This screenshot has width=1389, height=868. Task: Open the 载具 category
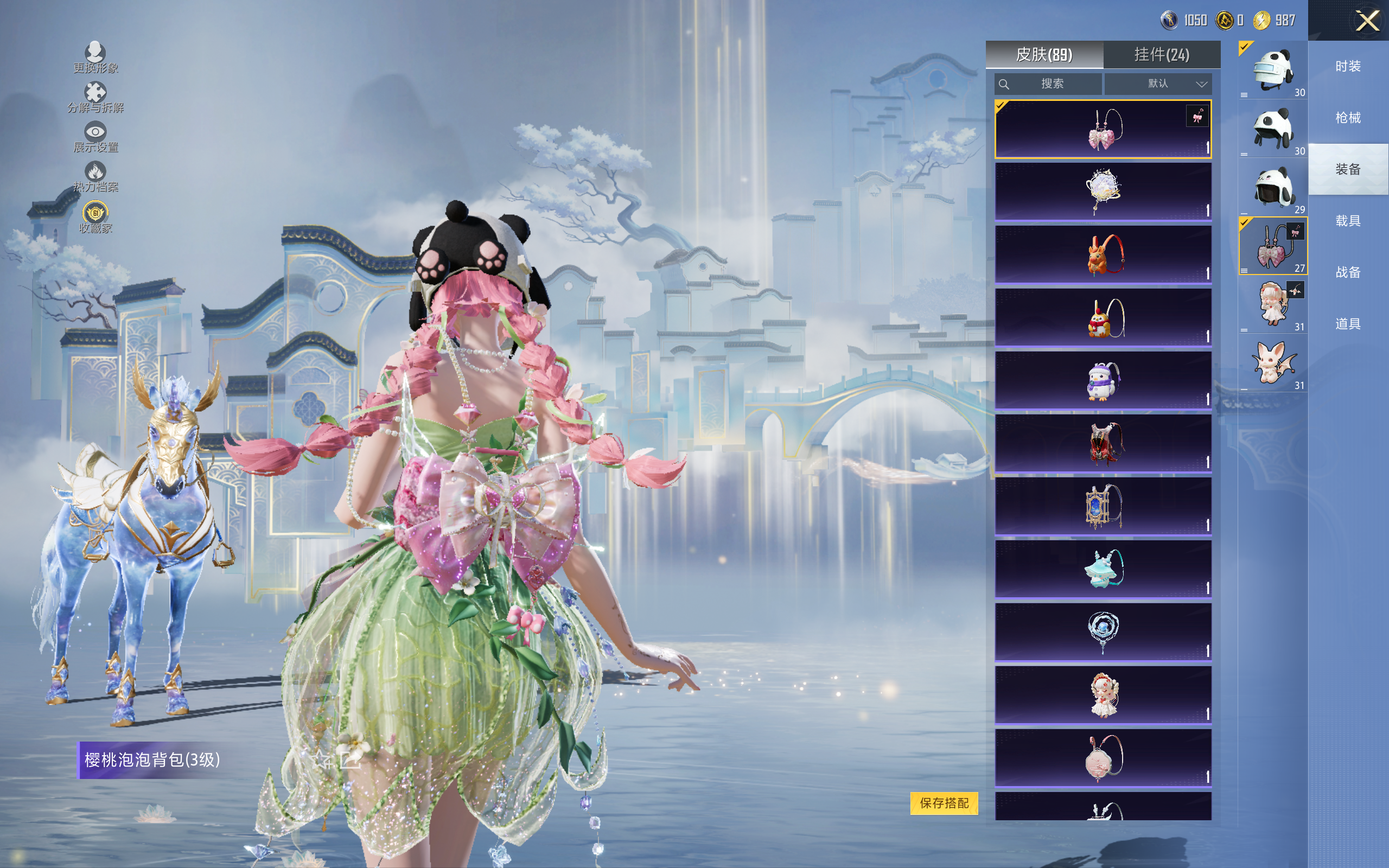(1347, 221)
